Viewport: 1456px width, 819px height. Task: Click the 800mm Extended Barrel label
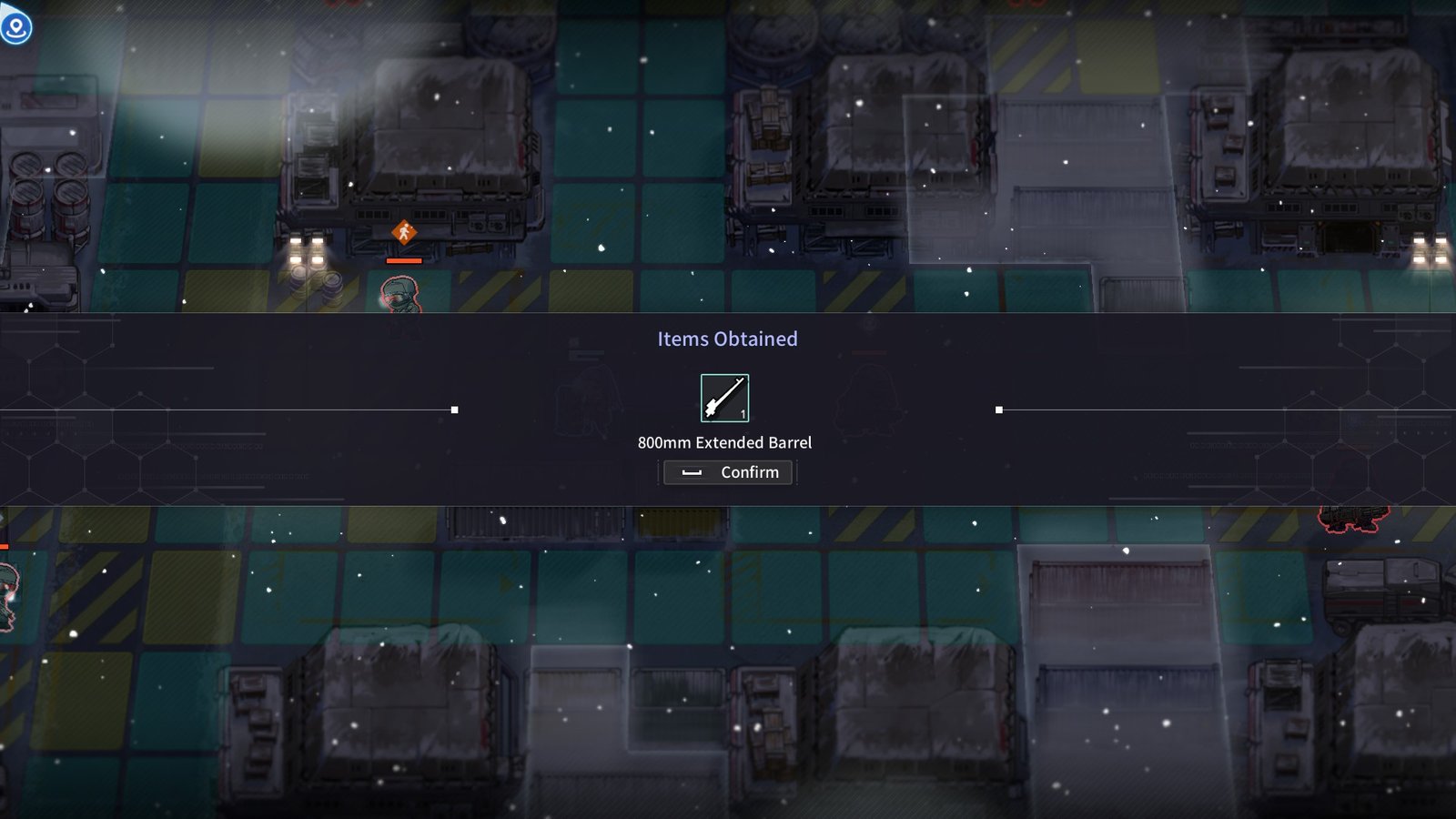coord(726,443)
